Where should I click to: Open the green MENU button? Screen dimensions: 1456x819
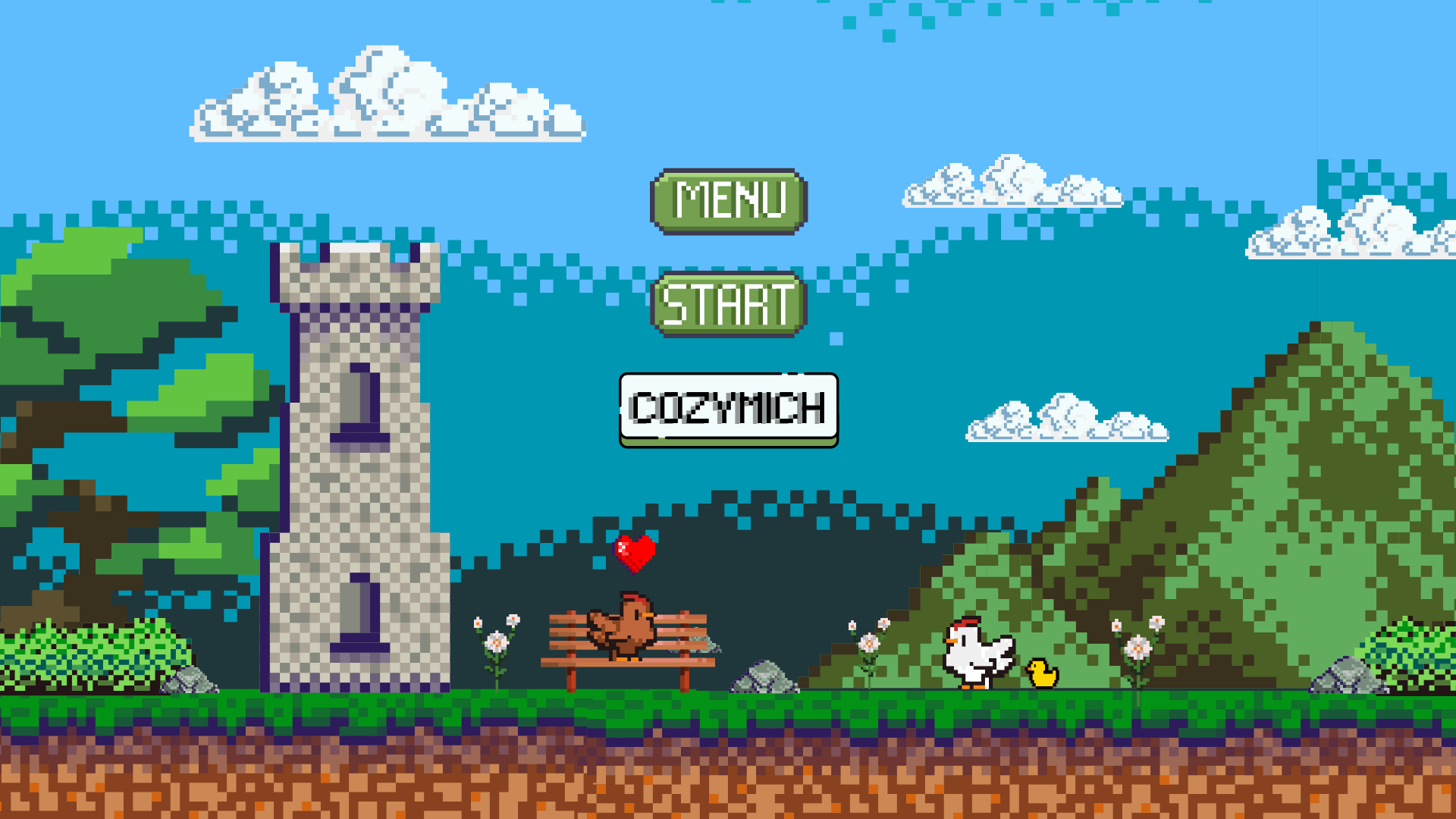(729, 201)
